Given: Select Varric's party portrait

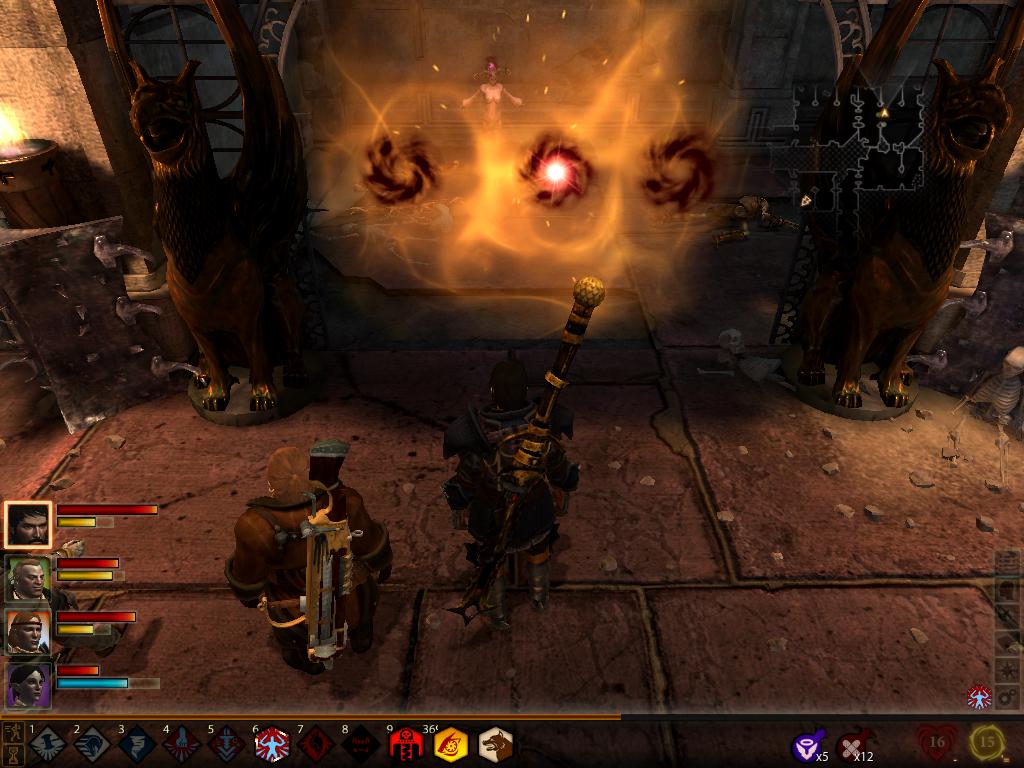Looking at the screenshot, I should click(27, 578).
